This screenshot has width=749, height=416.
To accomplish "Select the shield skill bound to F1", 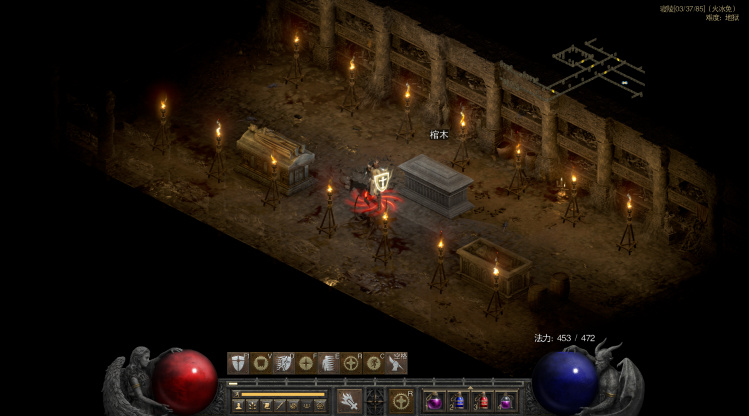I will click(238, 363).
